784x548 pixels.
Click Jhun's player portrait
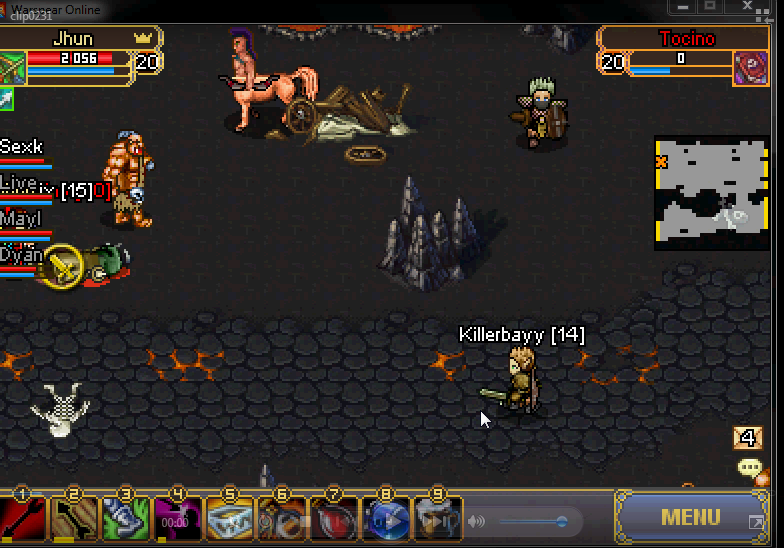pos(13,68)
